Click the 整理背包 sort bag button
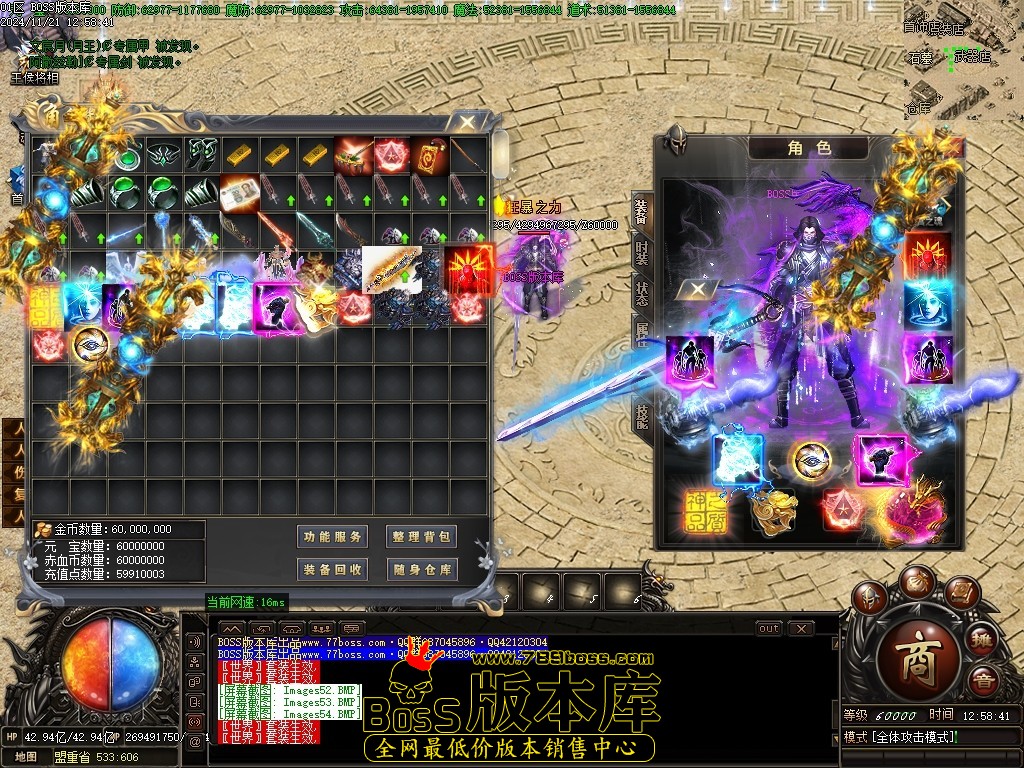1024x768 pixels. pos(422,537)
